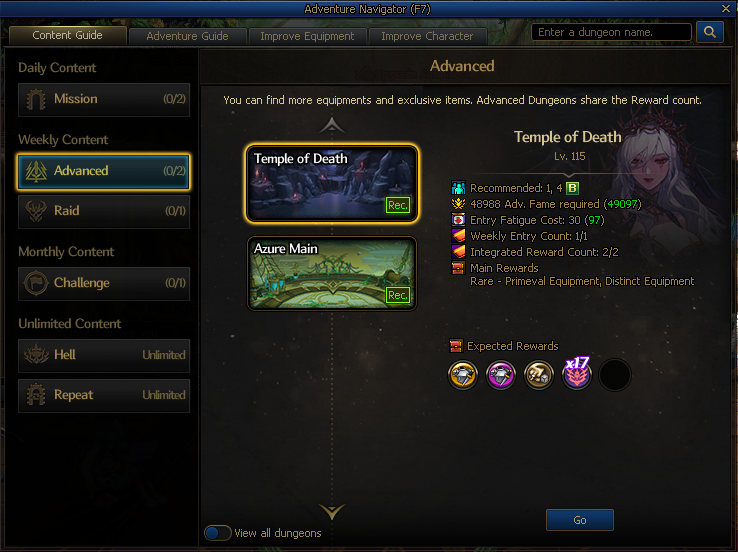
Task: Open the Challenge monthly content
Action: pos(103,283)
